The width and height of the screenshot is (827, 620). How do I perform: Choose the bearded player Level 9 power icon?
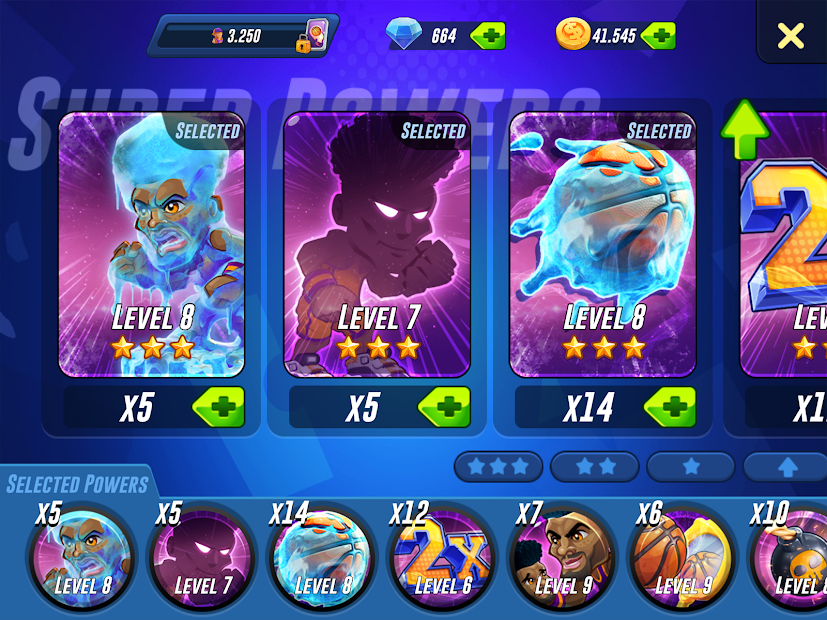561,559
